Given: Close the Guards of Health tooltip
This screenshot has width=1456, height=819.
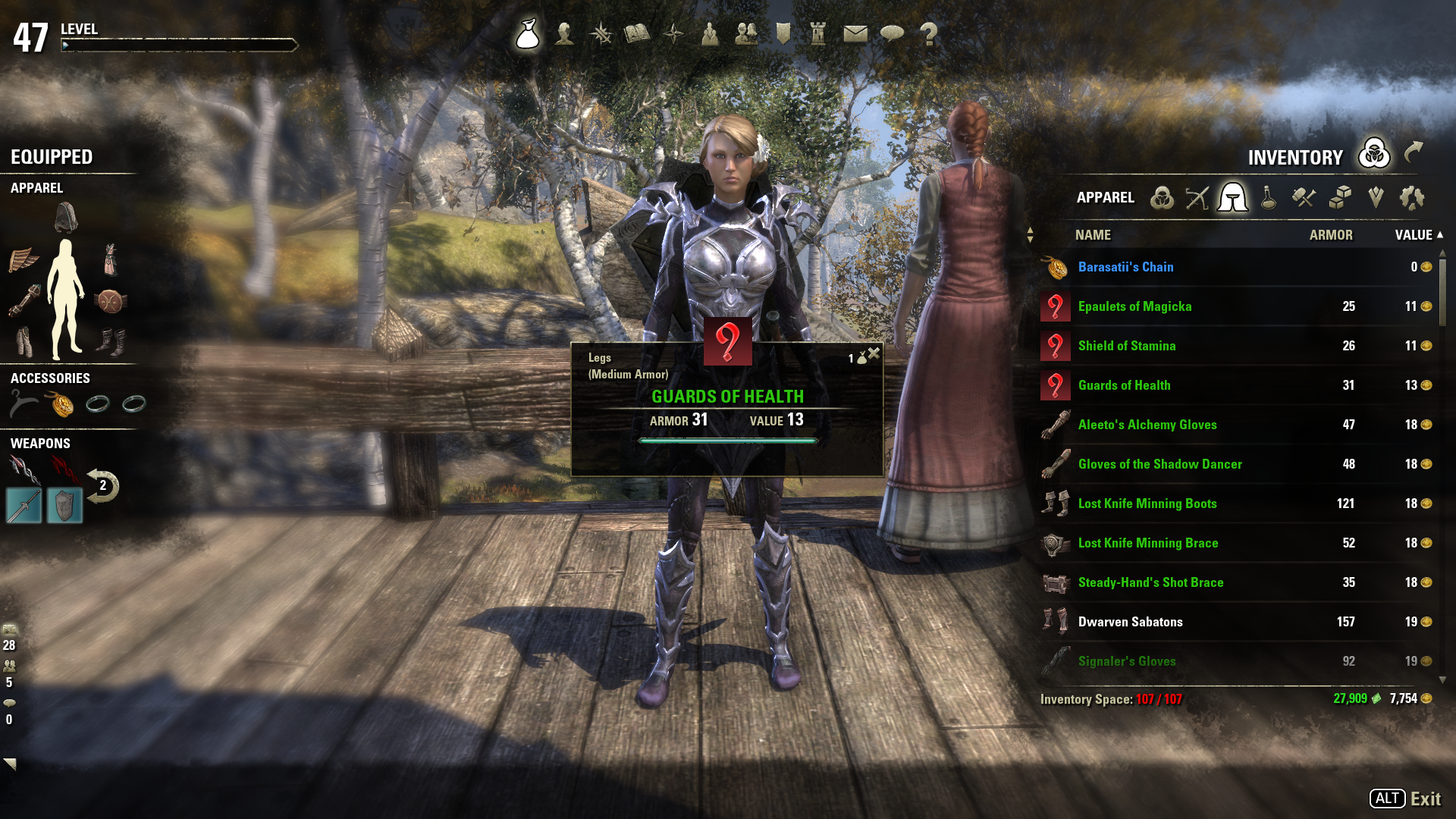Looking at the screenshot, I should point(874,353).
